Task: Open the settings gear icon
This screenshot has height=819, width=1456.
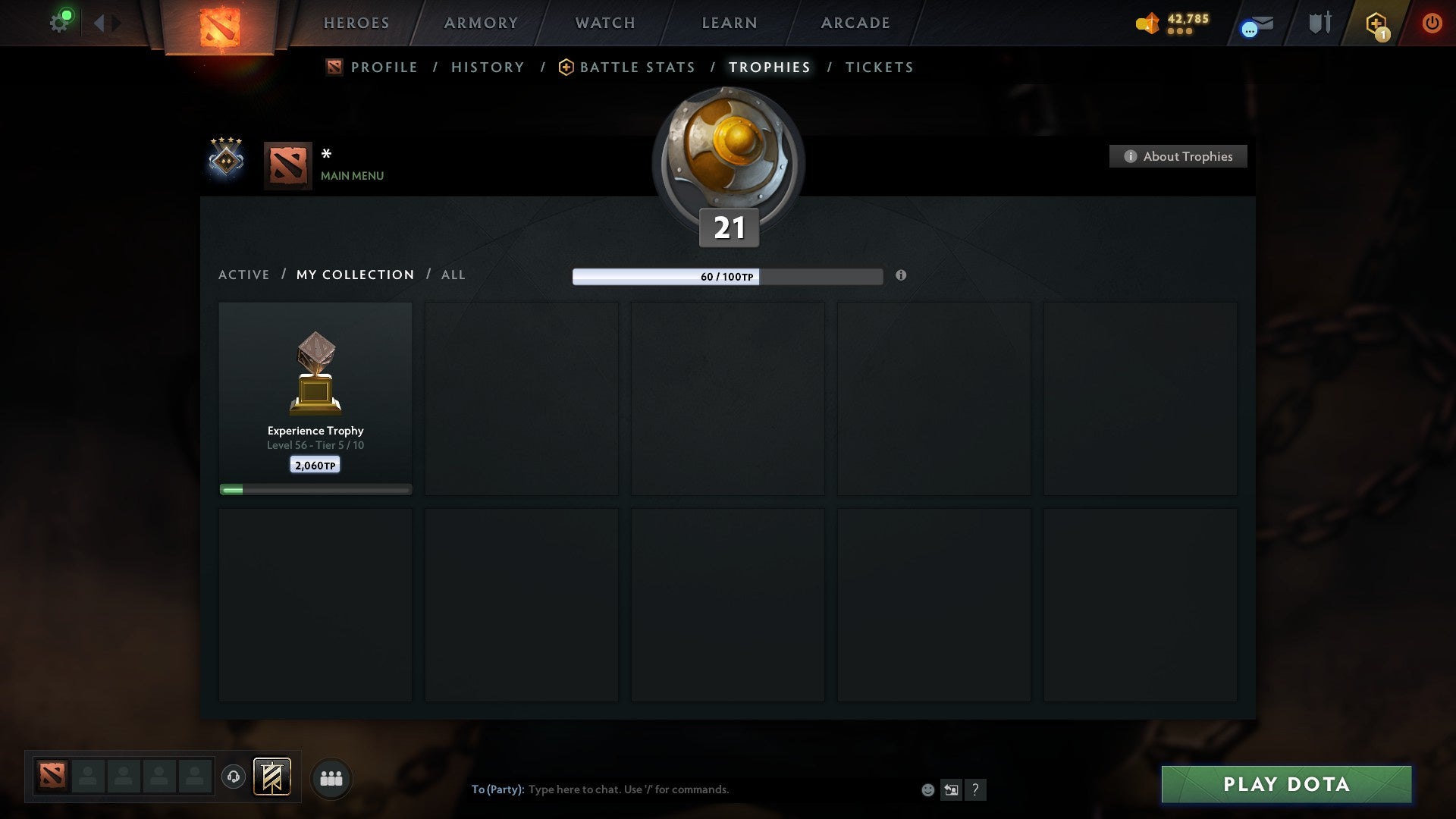Action: (60, 20)
